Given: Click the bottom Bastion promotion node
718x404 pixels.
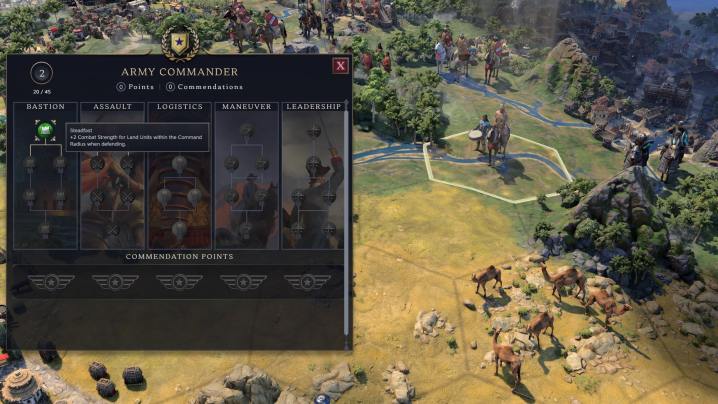Looking at the screenshot, I should (44, 230).
